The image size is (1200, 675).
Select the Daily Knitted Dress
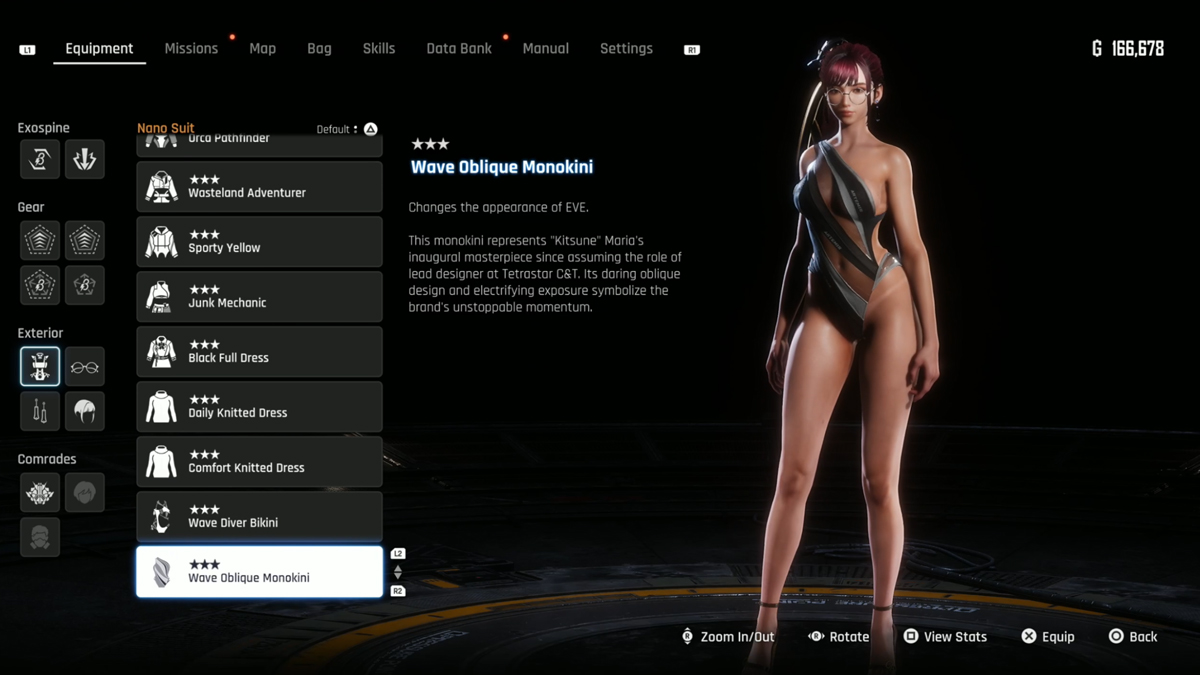[x=259, y=407]
